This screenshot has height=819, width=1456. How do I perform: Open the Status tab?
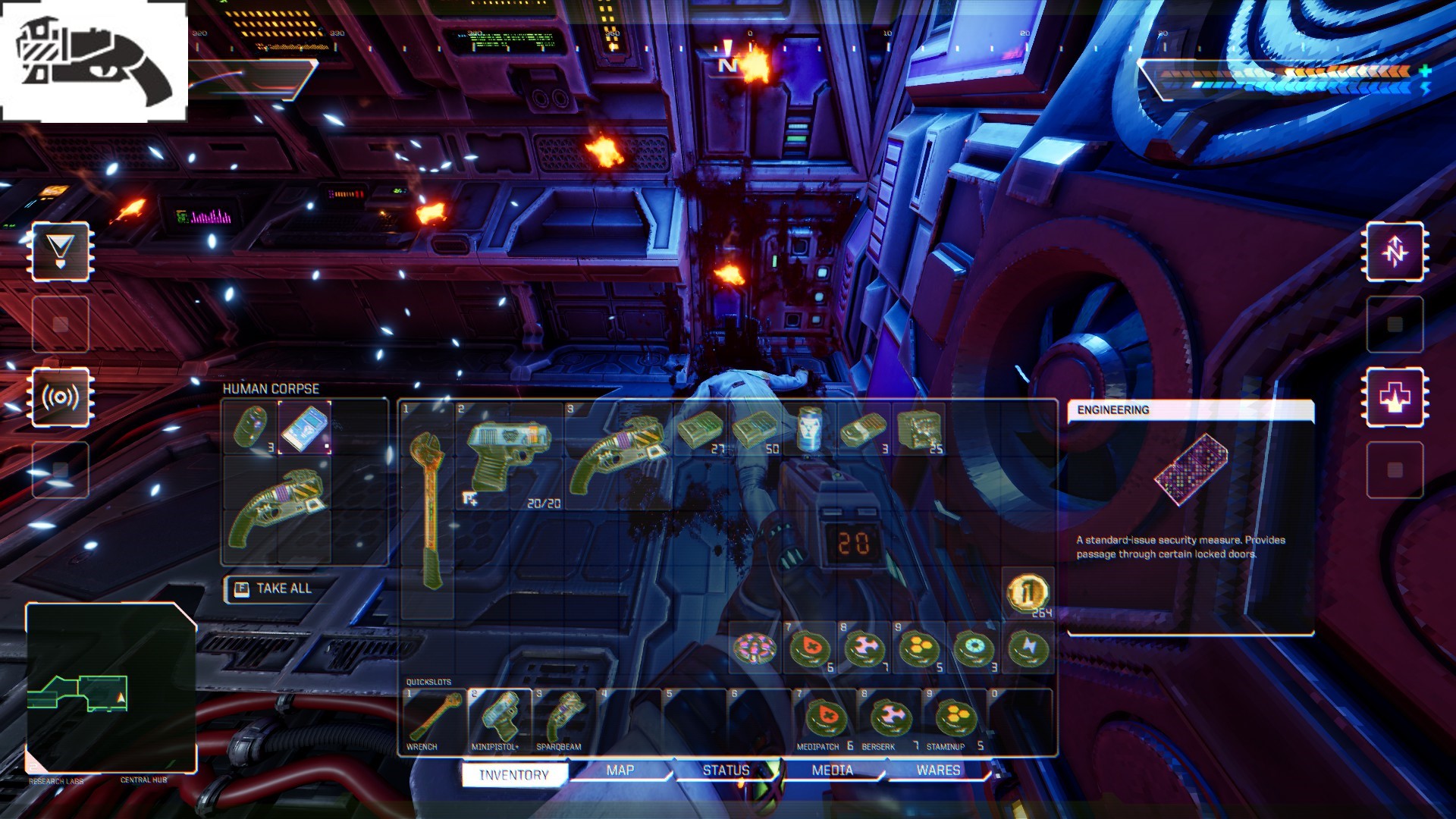[x=726, y=770]
